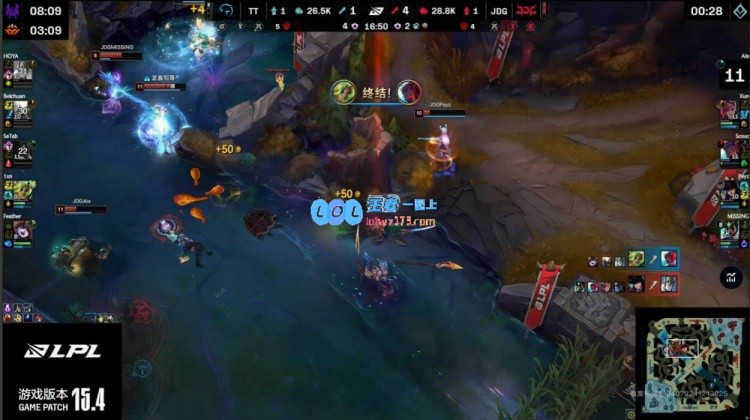Open the stats graph icon
750x420 pixels.
point(732,278)
